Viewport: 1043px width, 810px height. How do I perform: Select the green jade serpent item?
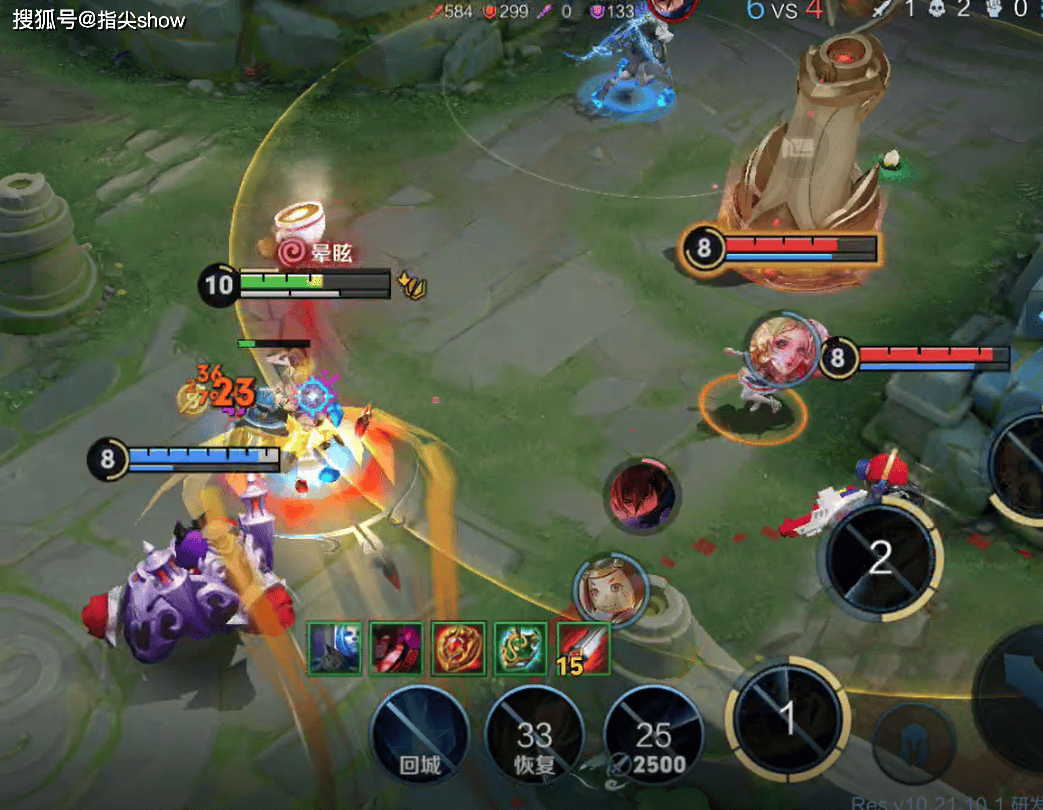click(521, 648)
